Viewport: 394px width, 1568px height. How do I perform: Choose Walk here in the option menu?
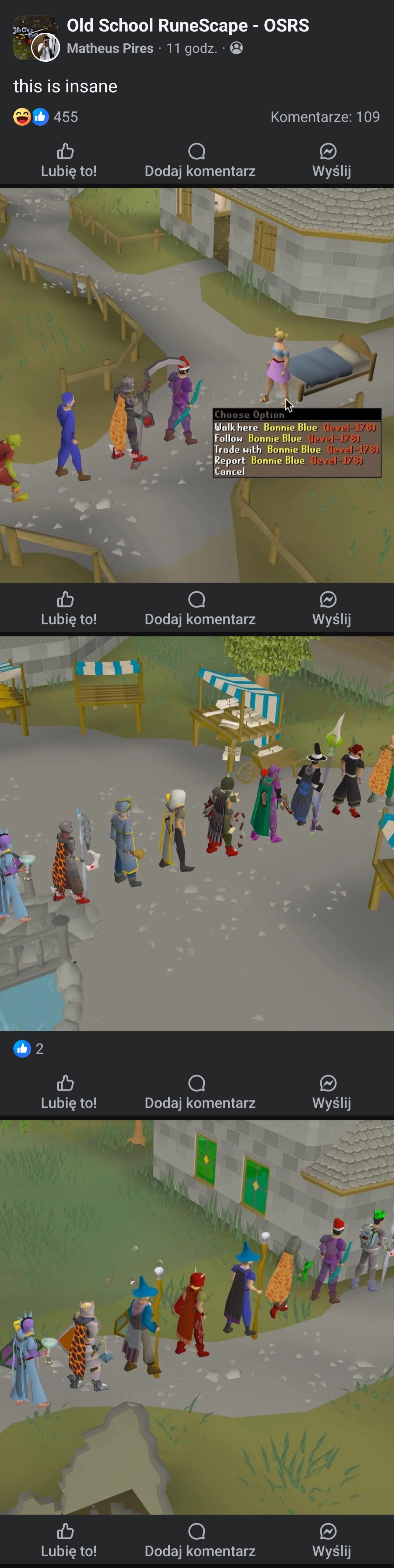[x=295, y=427]
